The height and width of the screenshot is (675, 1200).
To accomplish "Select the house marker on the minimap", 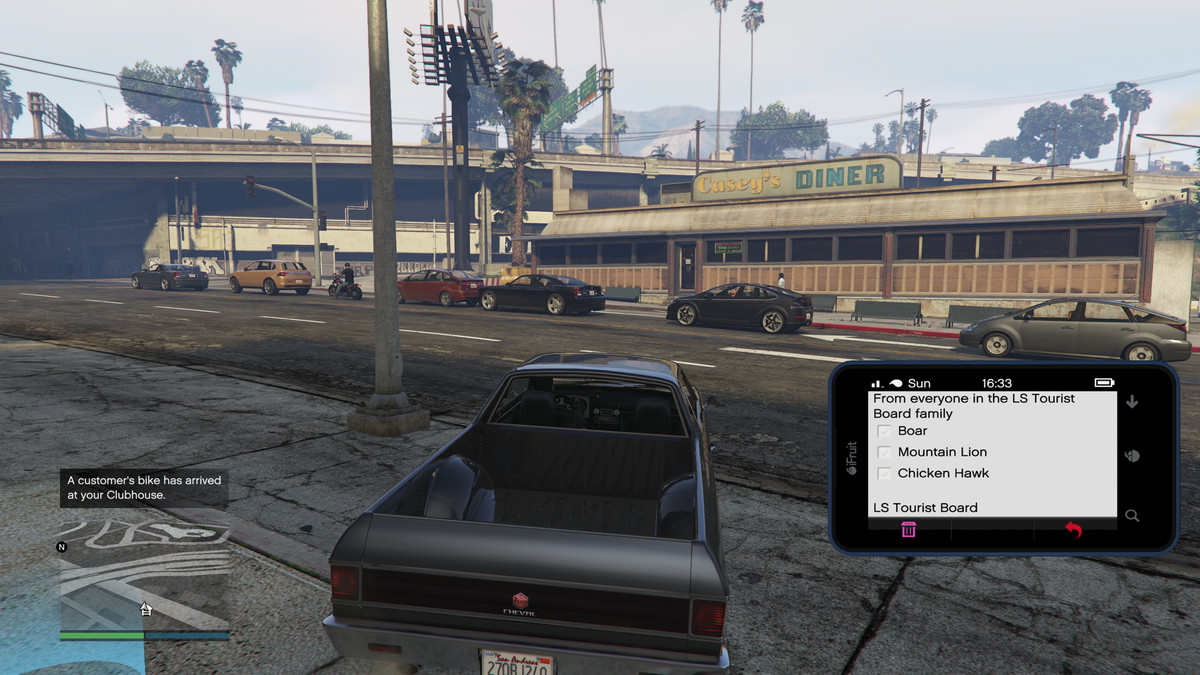I will click(x=145, y=608).
